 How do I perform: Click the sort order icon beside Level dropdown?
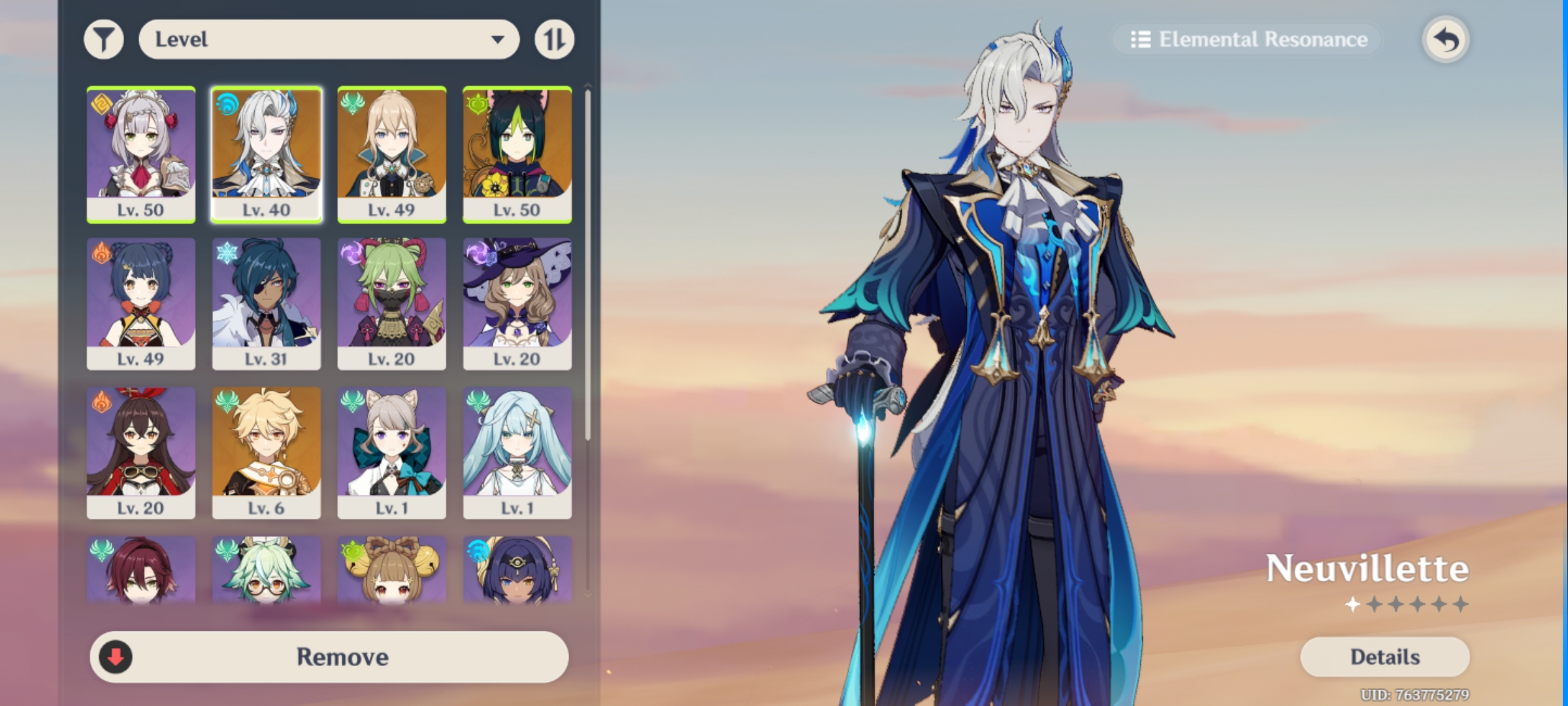coord(555,39)
